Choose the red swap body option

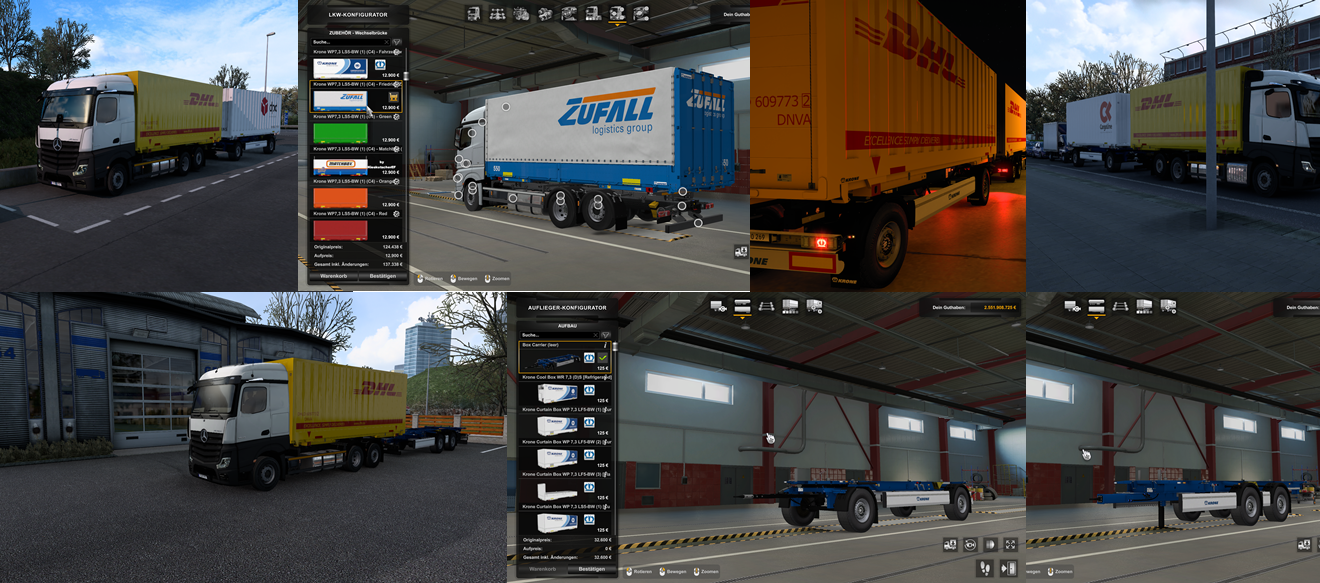341,230
